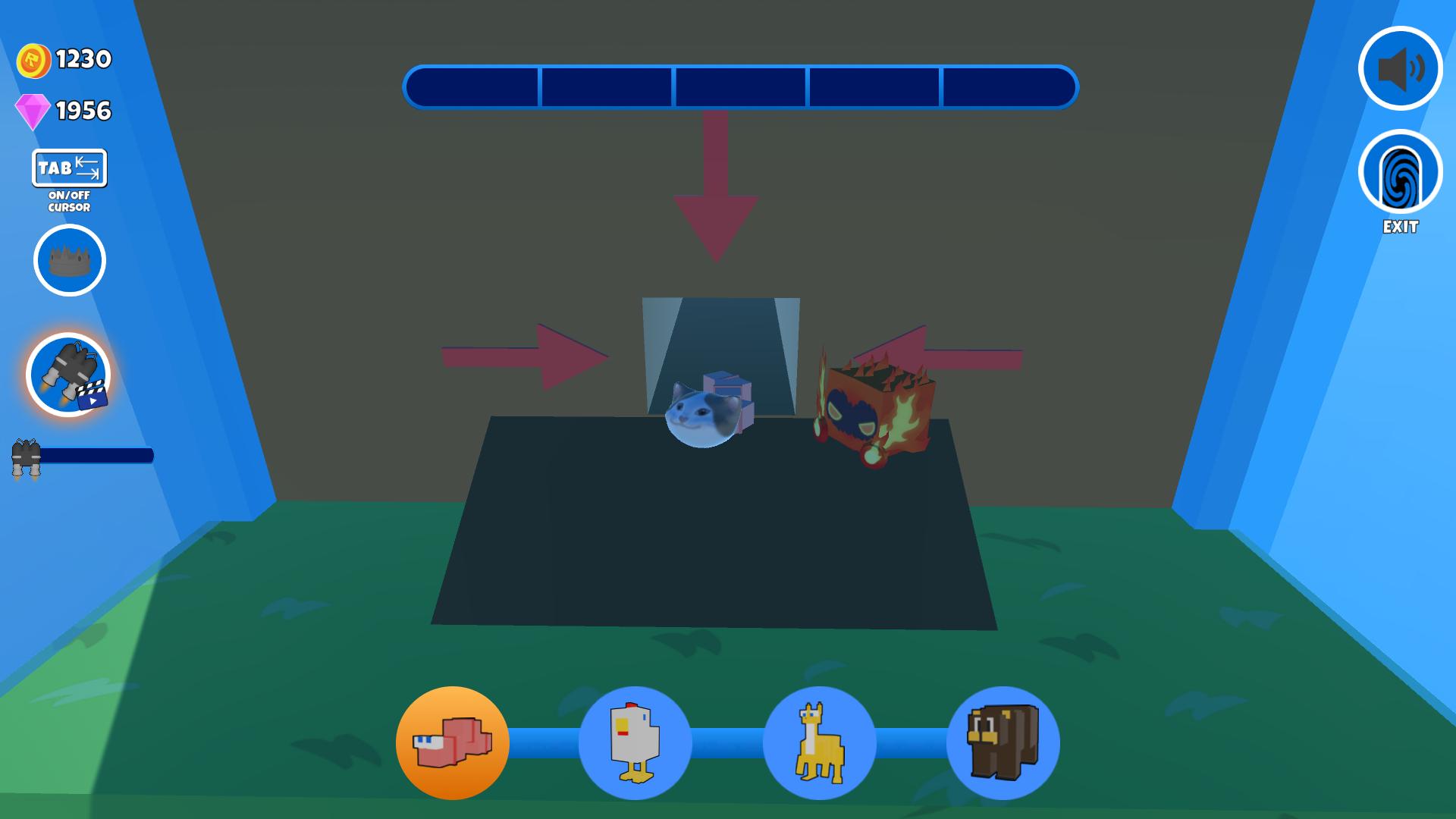Image resolution: width=1456 pixels, height=819 pixels.
Task: Click the gem balance icon
Action: pos(34,111)
